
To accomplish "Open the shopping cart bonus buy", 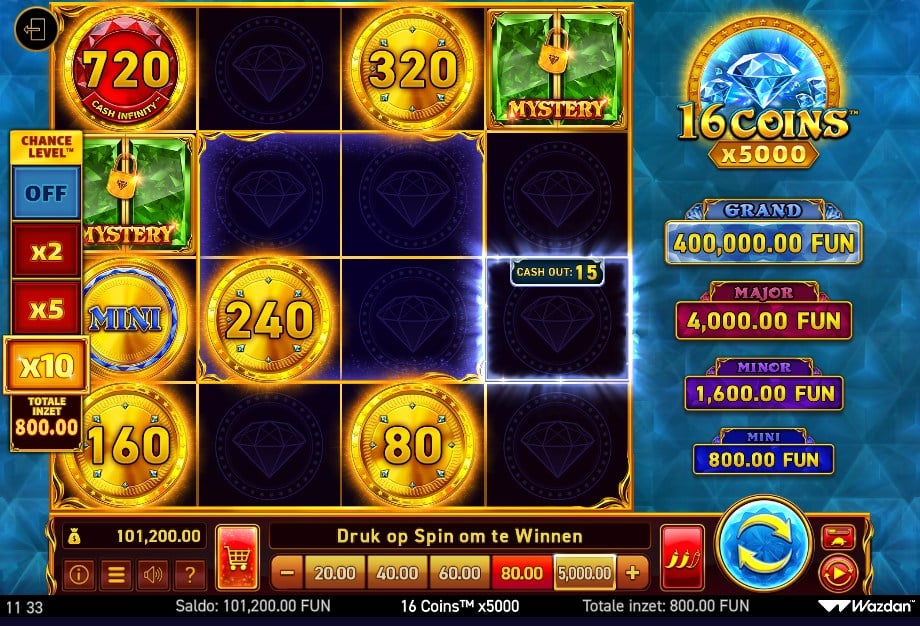I will coord(237,558).
